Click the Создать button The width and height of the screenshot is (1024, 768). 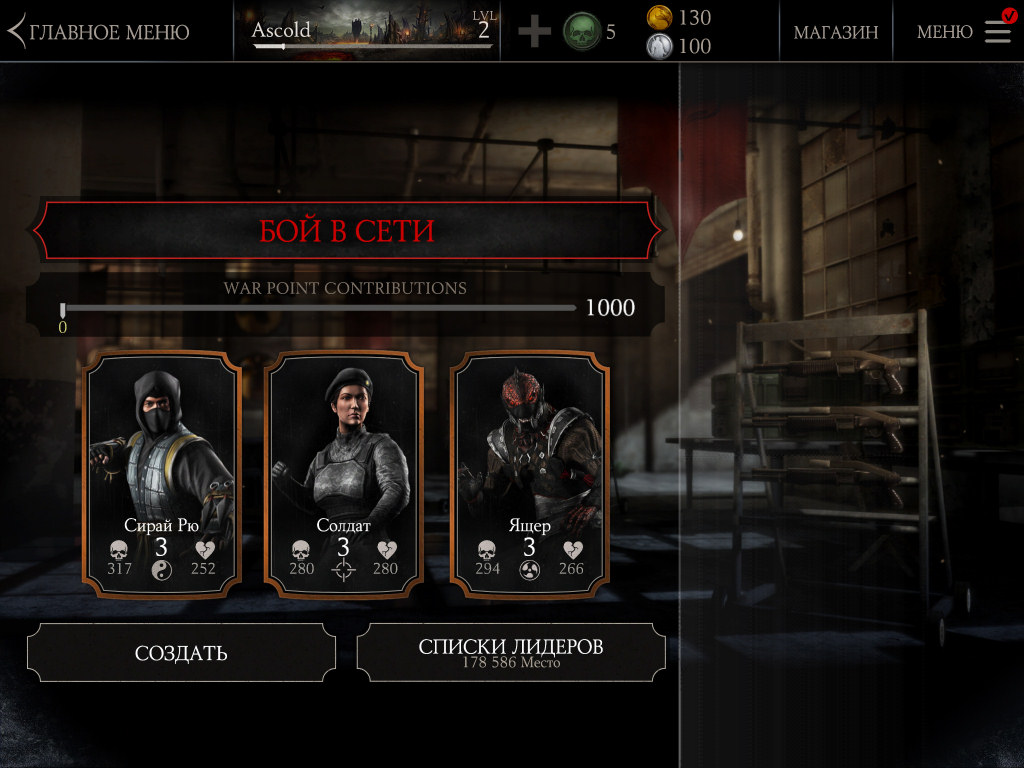[181, 653]
